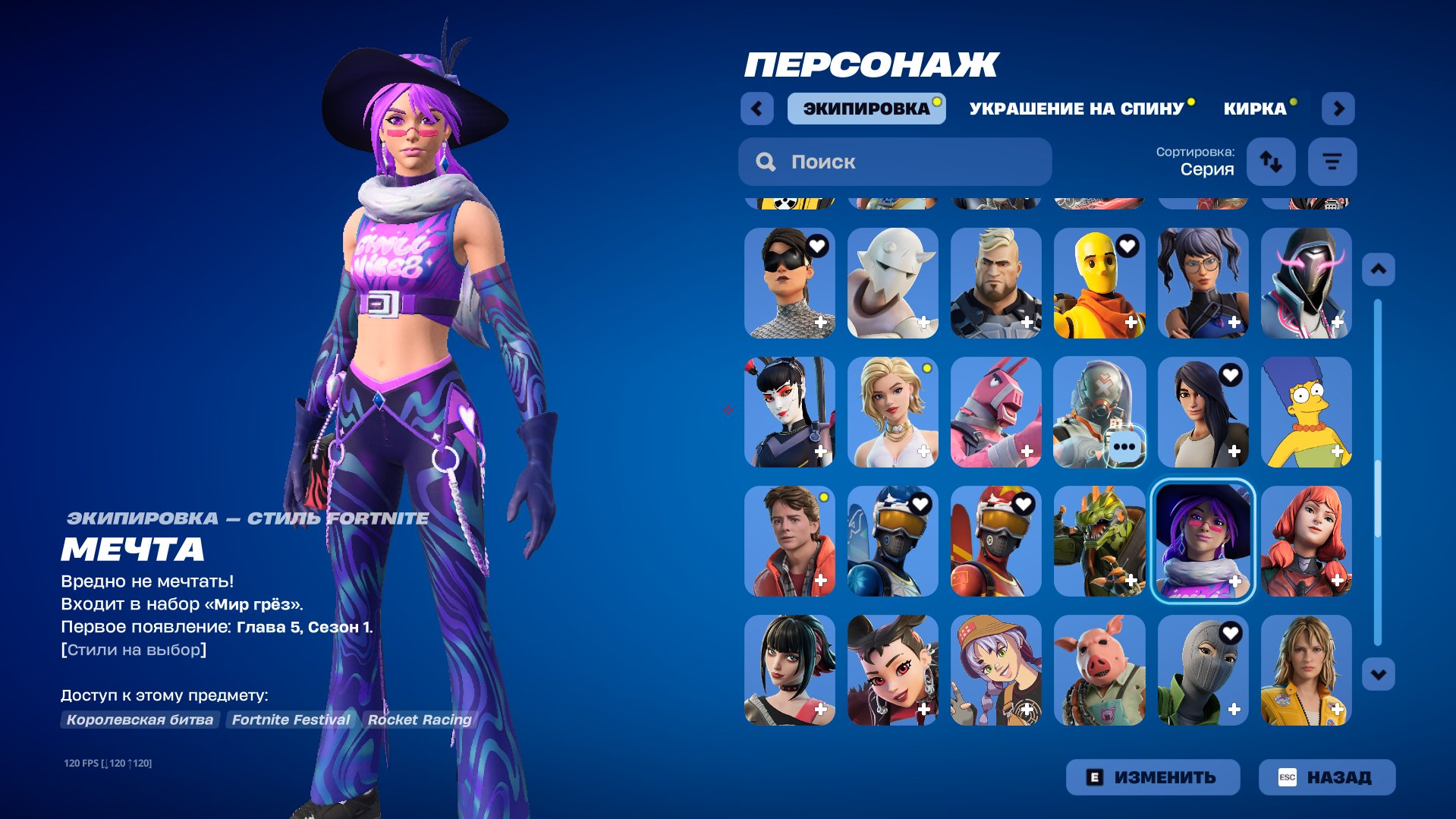1456x819 pixels.
Task: Switch to the УКРАШЕНИЕ НА СПИНУ tab
Action: pos(1074,107)
